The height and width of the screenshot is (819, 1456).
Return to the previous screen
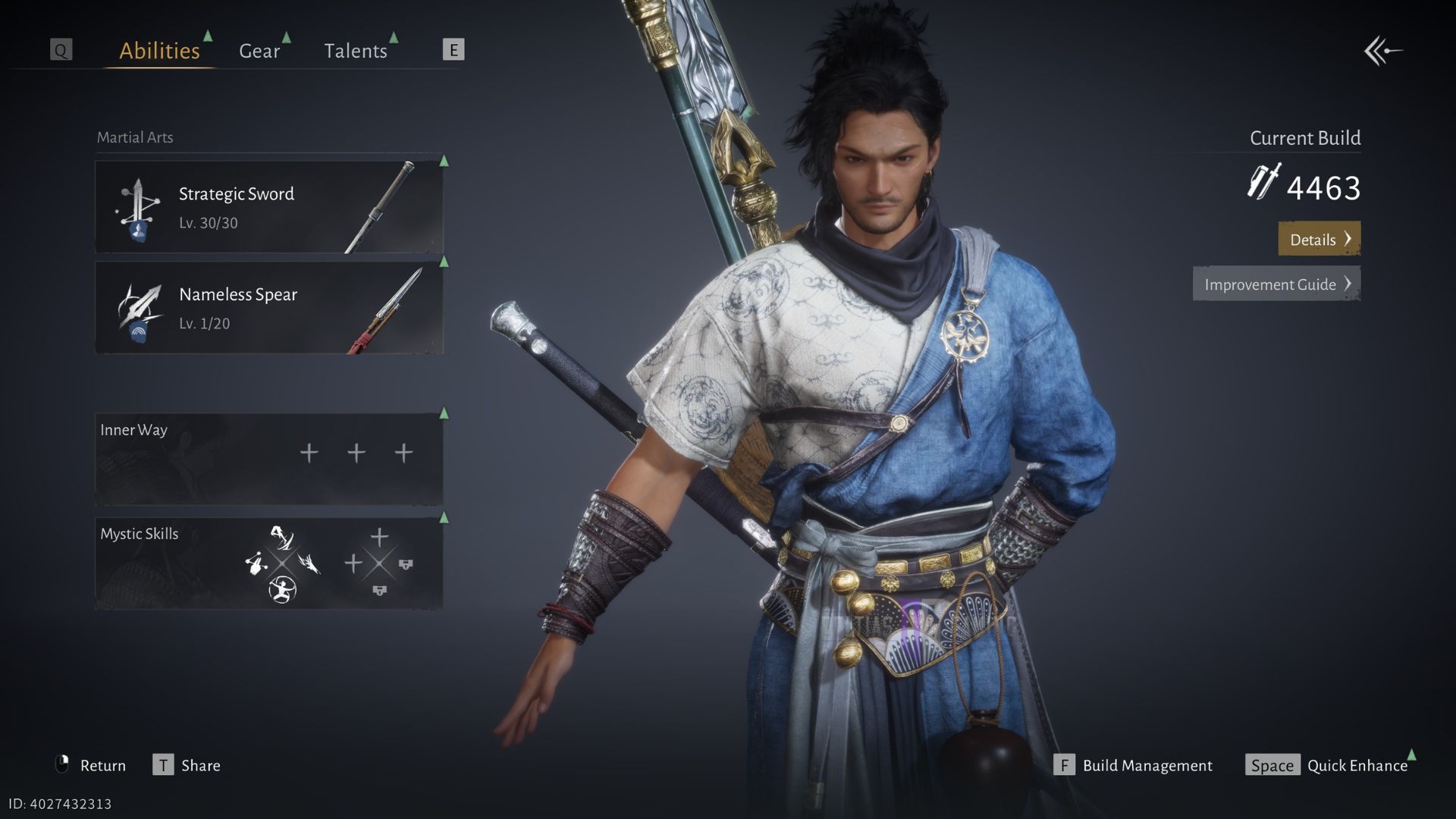pyautogui.click(x=91, y=765)
